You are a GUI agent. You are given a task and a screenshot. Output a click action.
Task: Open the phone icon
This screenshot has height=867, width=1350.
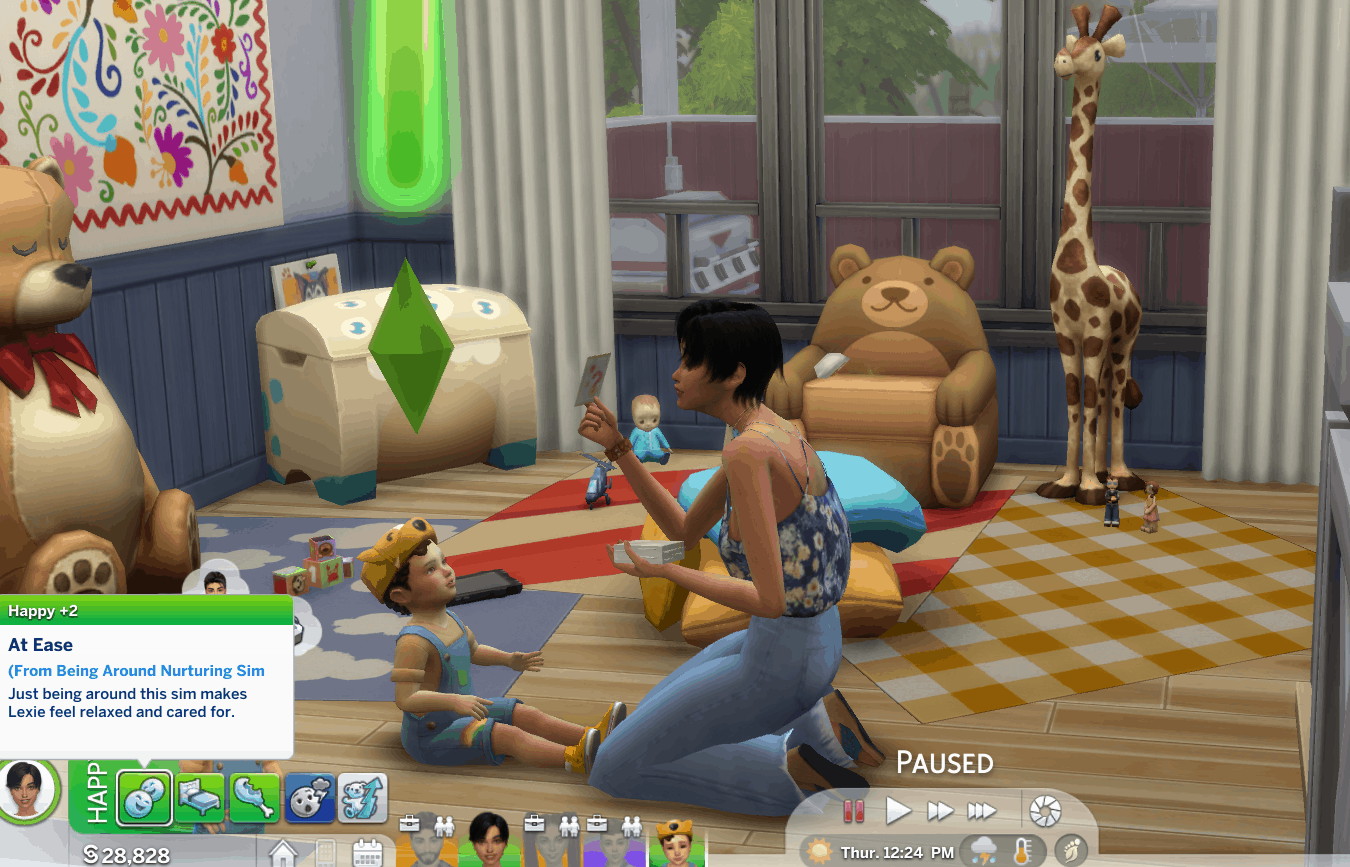(x=327, y=853)
